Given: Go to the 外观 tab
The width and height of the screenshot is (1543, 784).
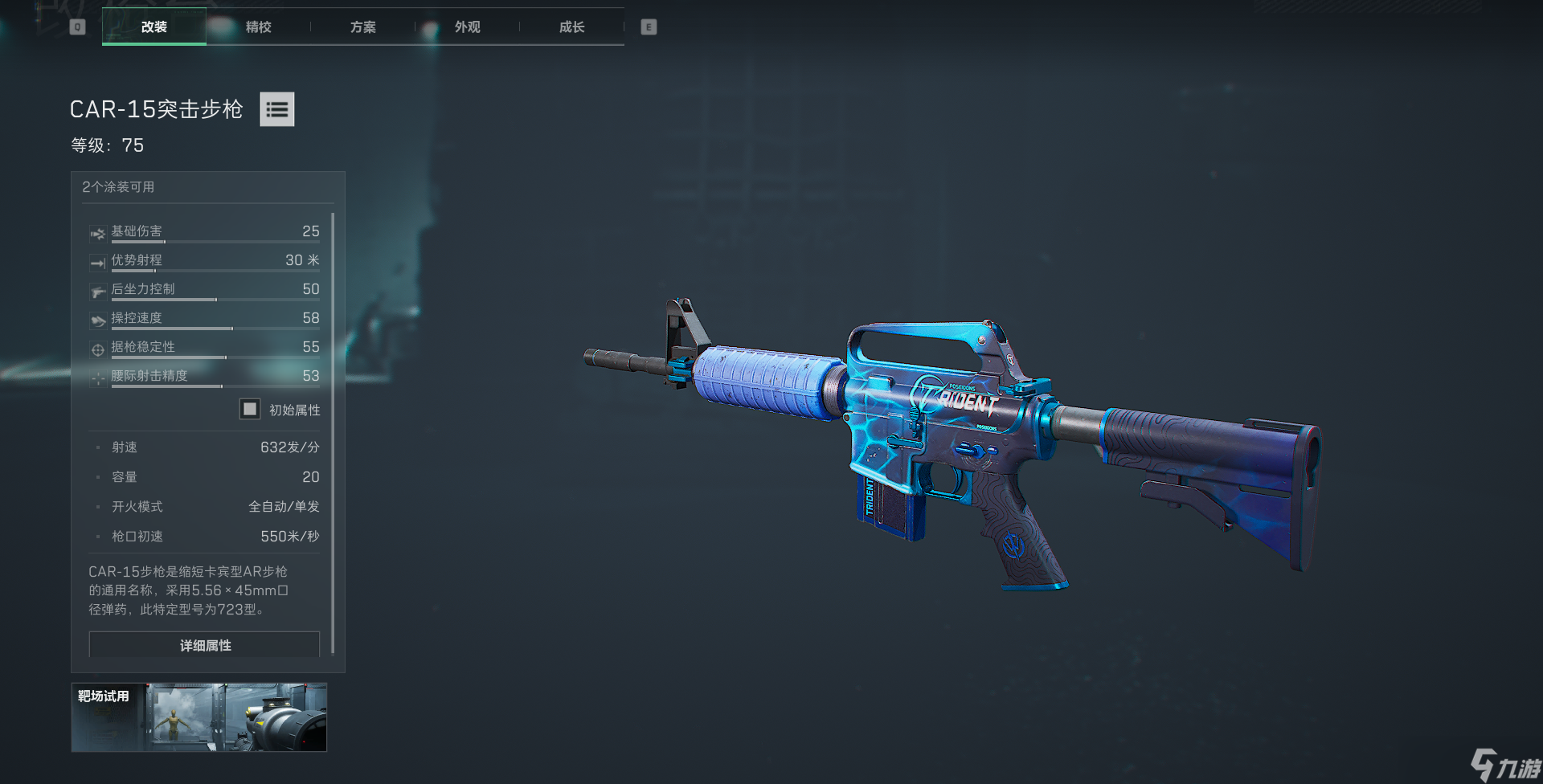Looking at the screenshot, I should (467, 27).
